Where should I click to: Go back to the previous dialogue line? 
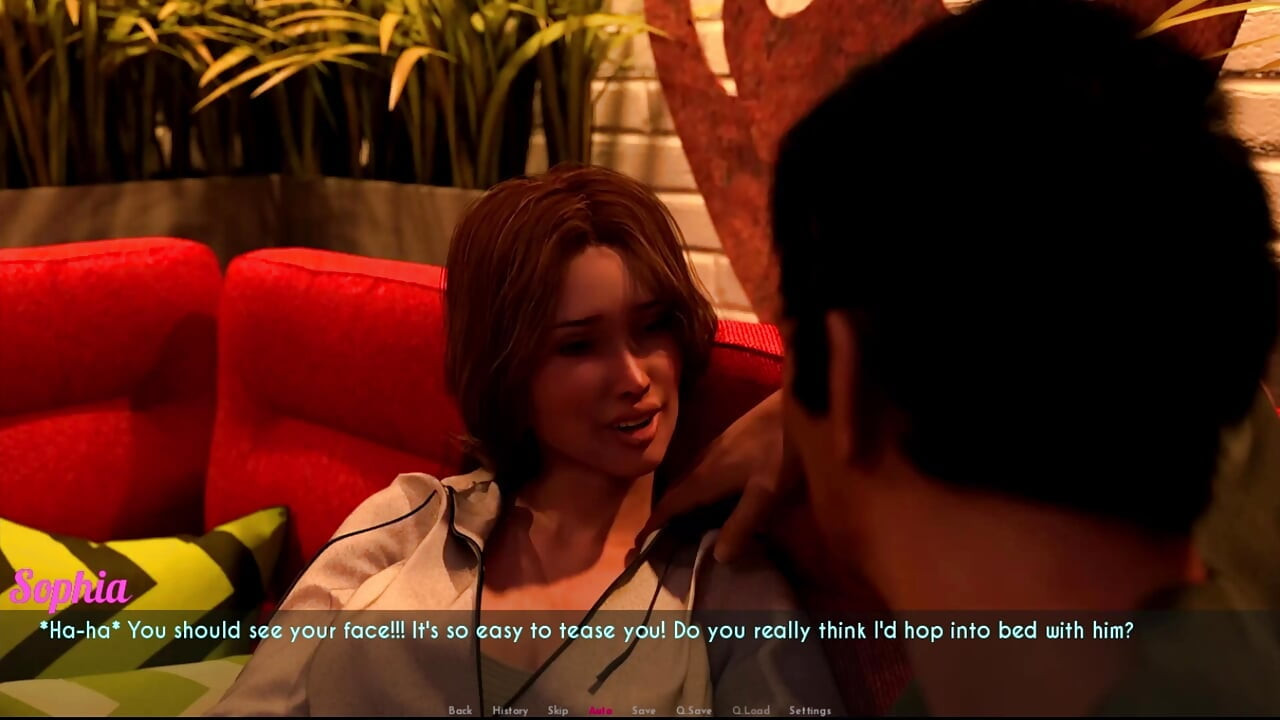pos(460,710)
